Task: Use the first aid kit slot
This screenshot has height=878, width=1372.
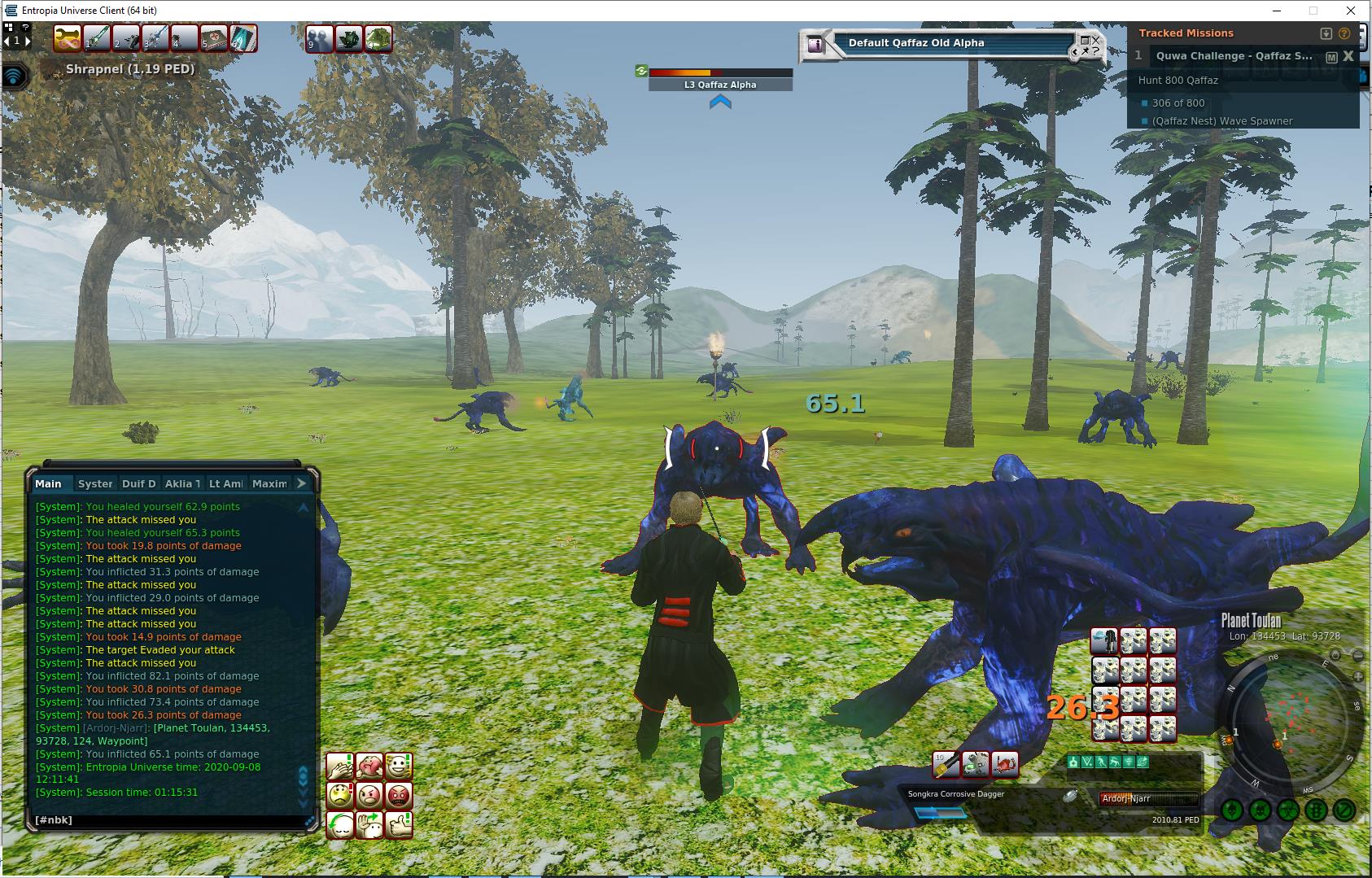Action: (x=214, y=39)
